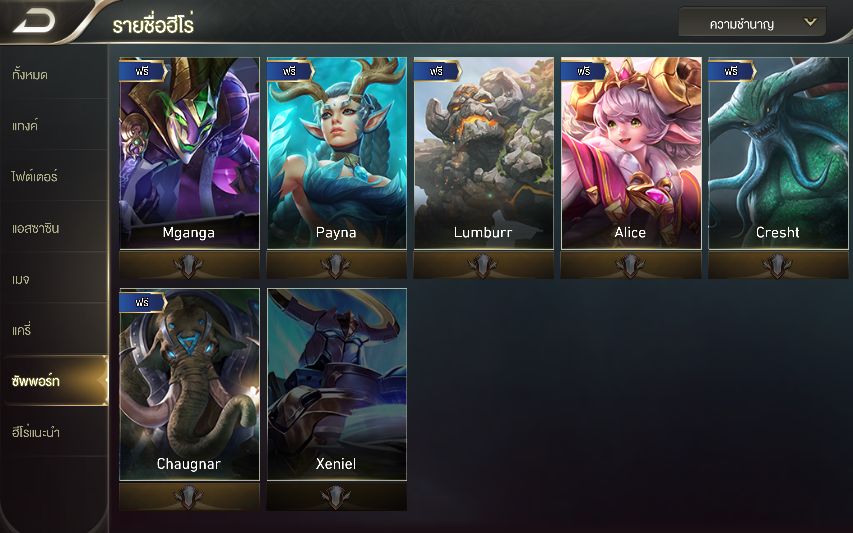Choose the Payna hero card
The width and height of the screenshot is (853, 533).
[337, 153]
